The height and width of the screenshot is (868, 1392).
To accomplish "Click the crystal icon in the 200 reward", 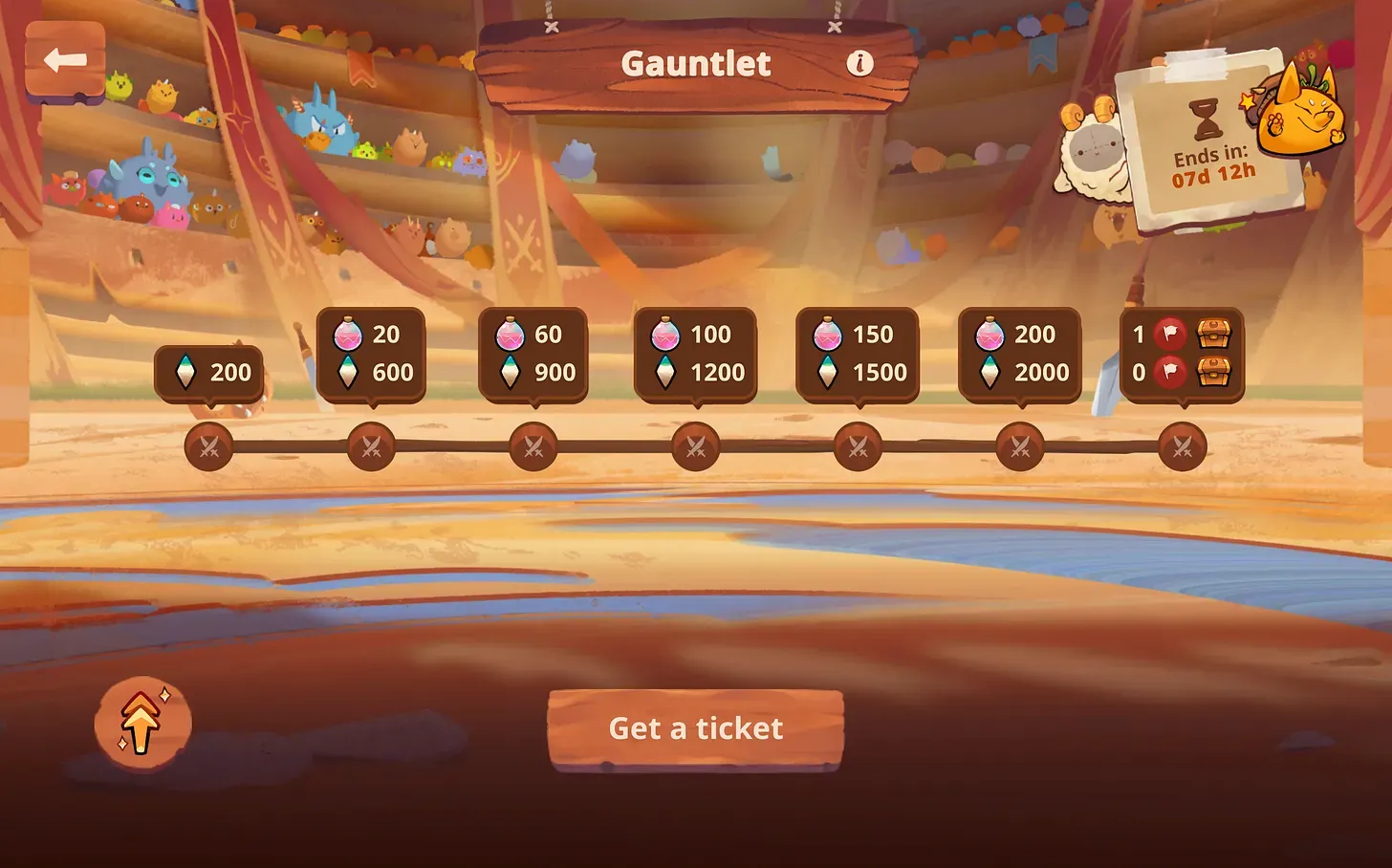I will [187, 373].
